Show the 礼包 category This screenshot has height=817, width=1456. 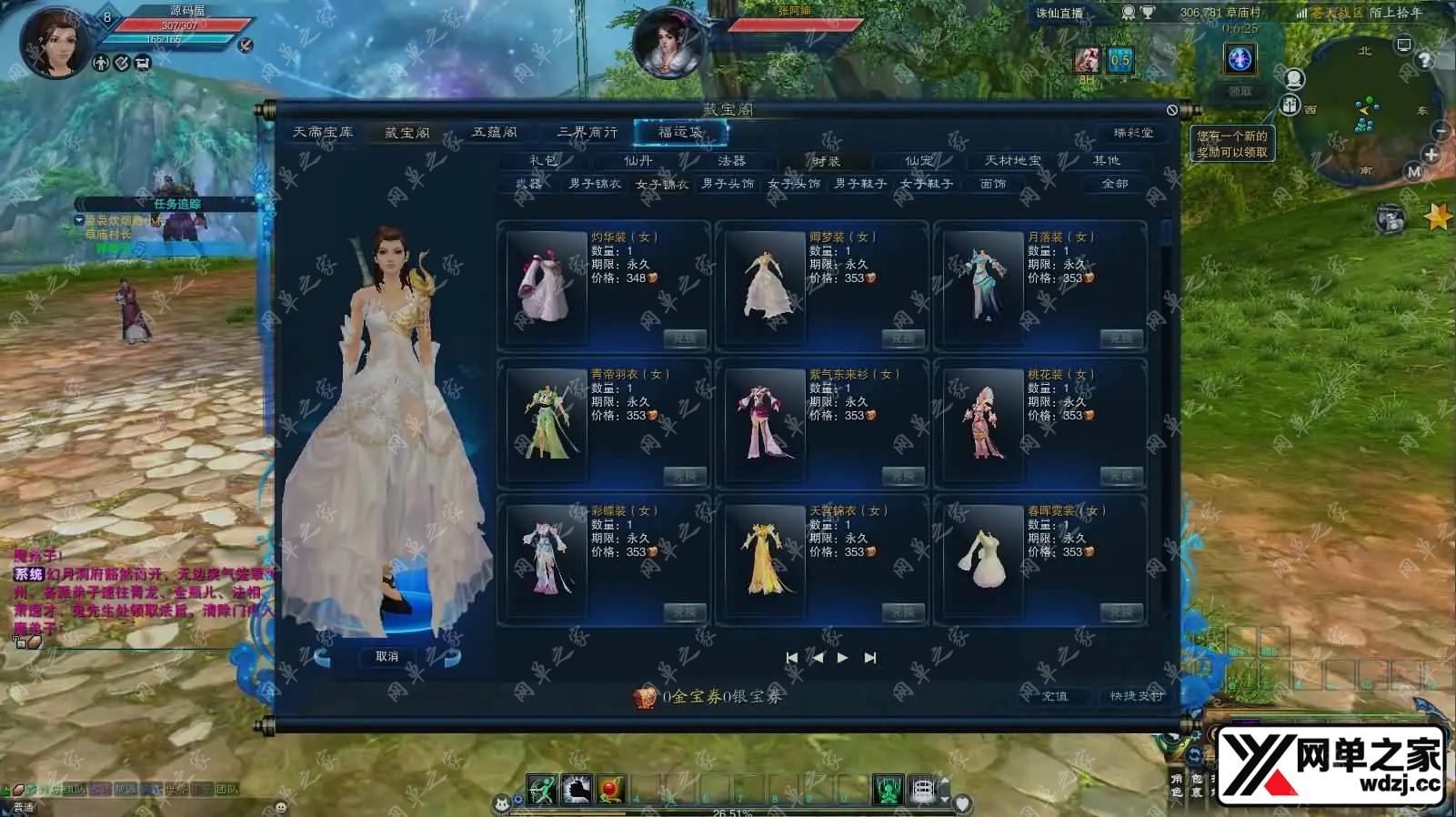click(x=544, y=161)
